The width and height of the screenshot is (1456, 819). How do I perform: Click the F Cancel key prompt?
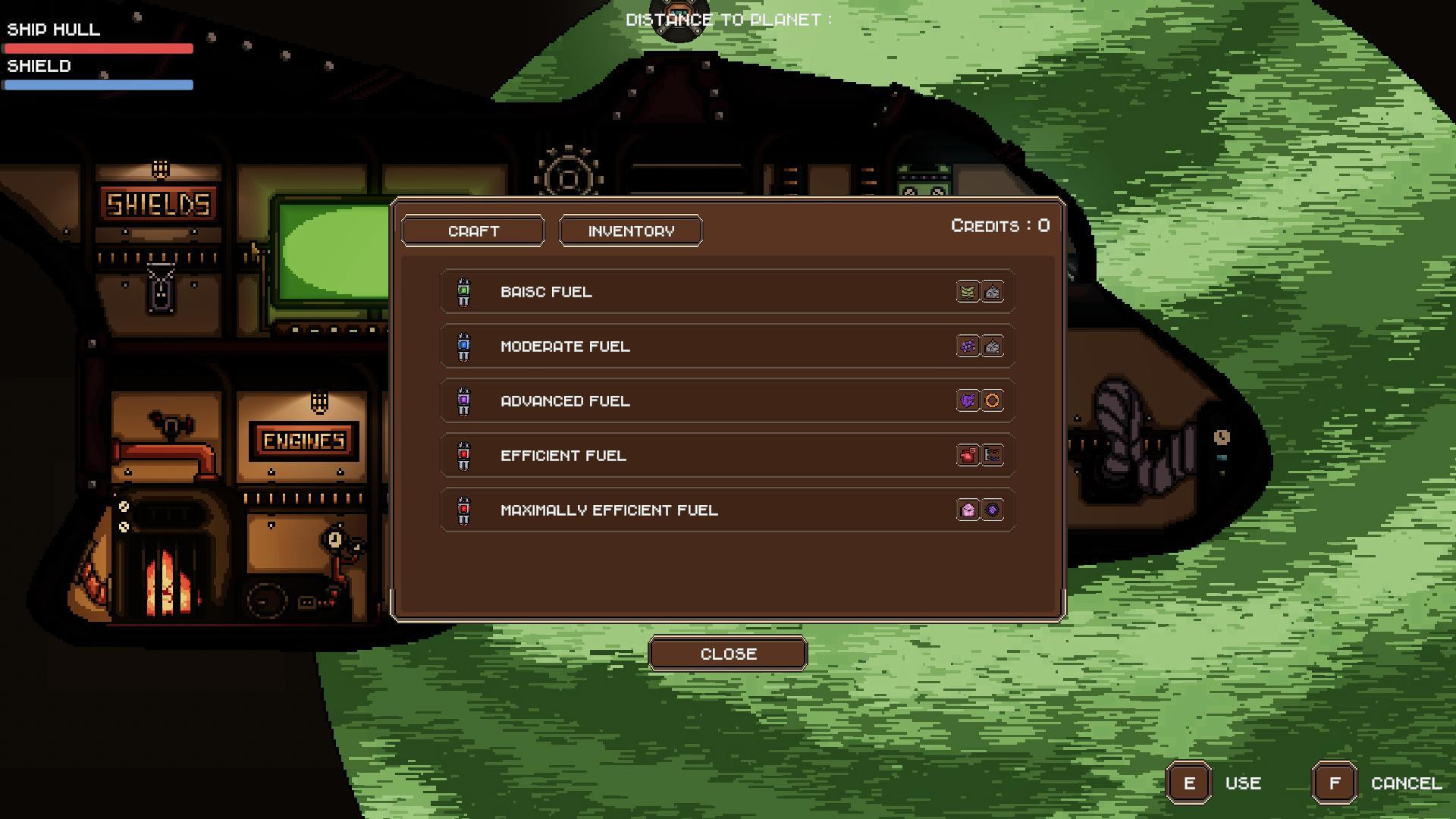pos(1333,783)
